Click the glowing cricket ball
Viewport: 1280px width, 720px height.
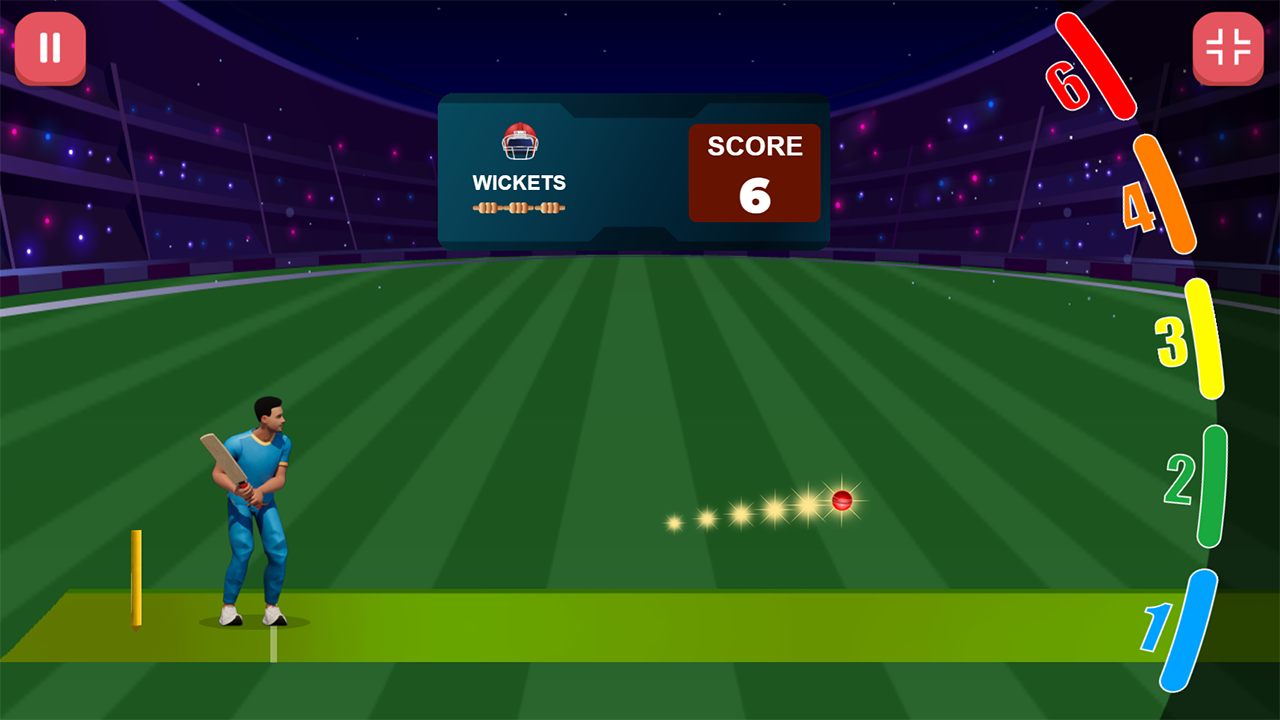point(840,501)
